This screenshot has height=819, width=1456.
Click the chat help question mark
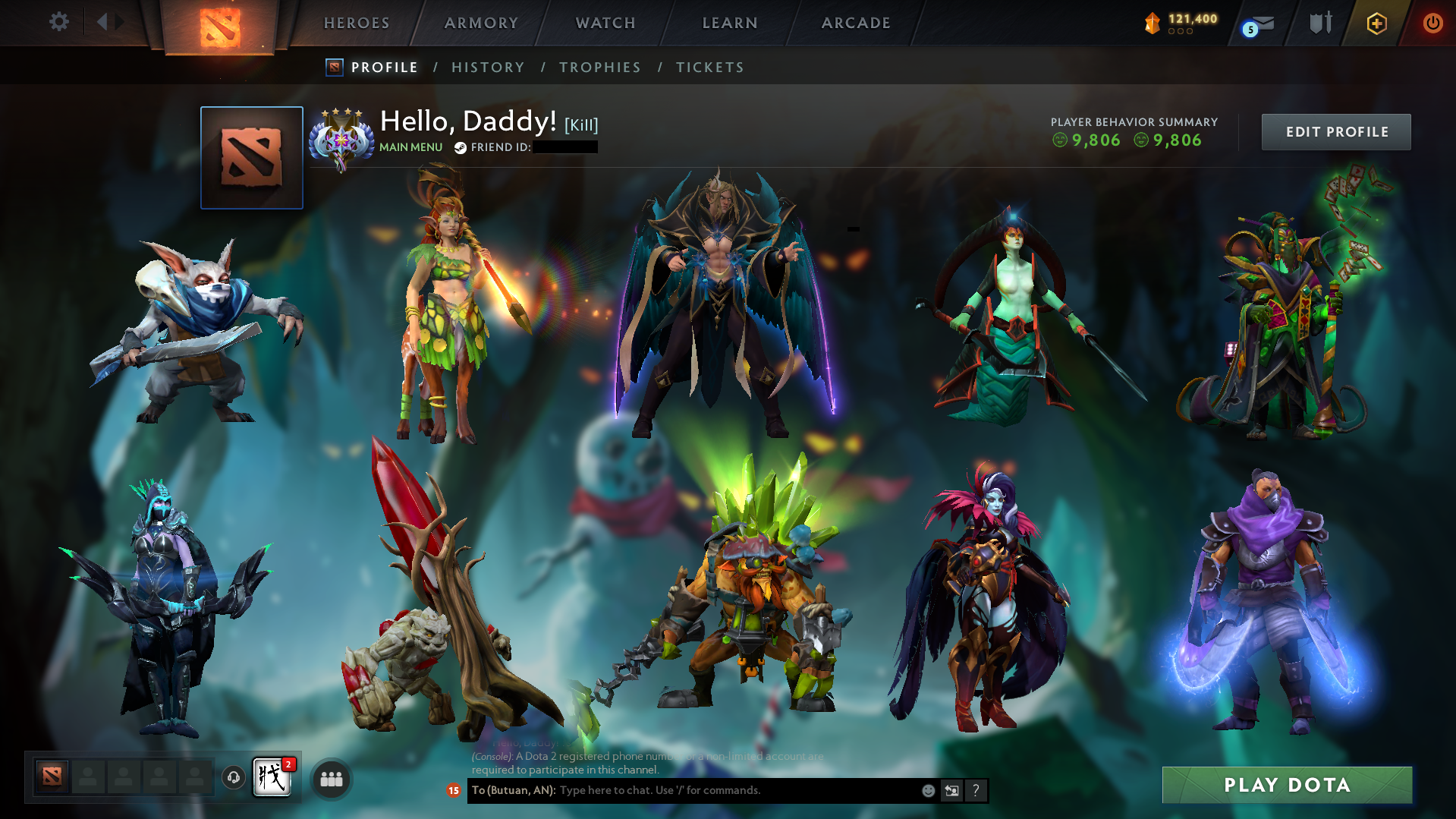pos(976,790)
